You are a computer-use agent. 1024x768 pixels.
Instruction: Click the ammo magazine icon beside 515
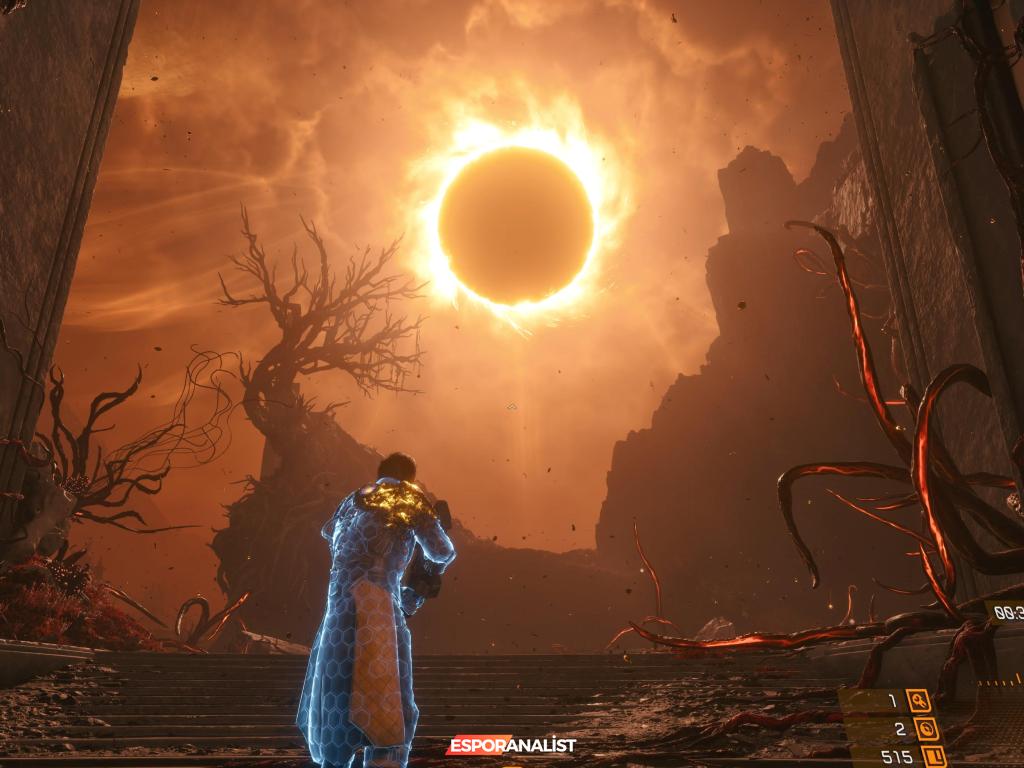pos(933,757)
